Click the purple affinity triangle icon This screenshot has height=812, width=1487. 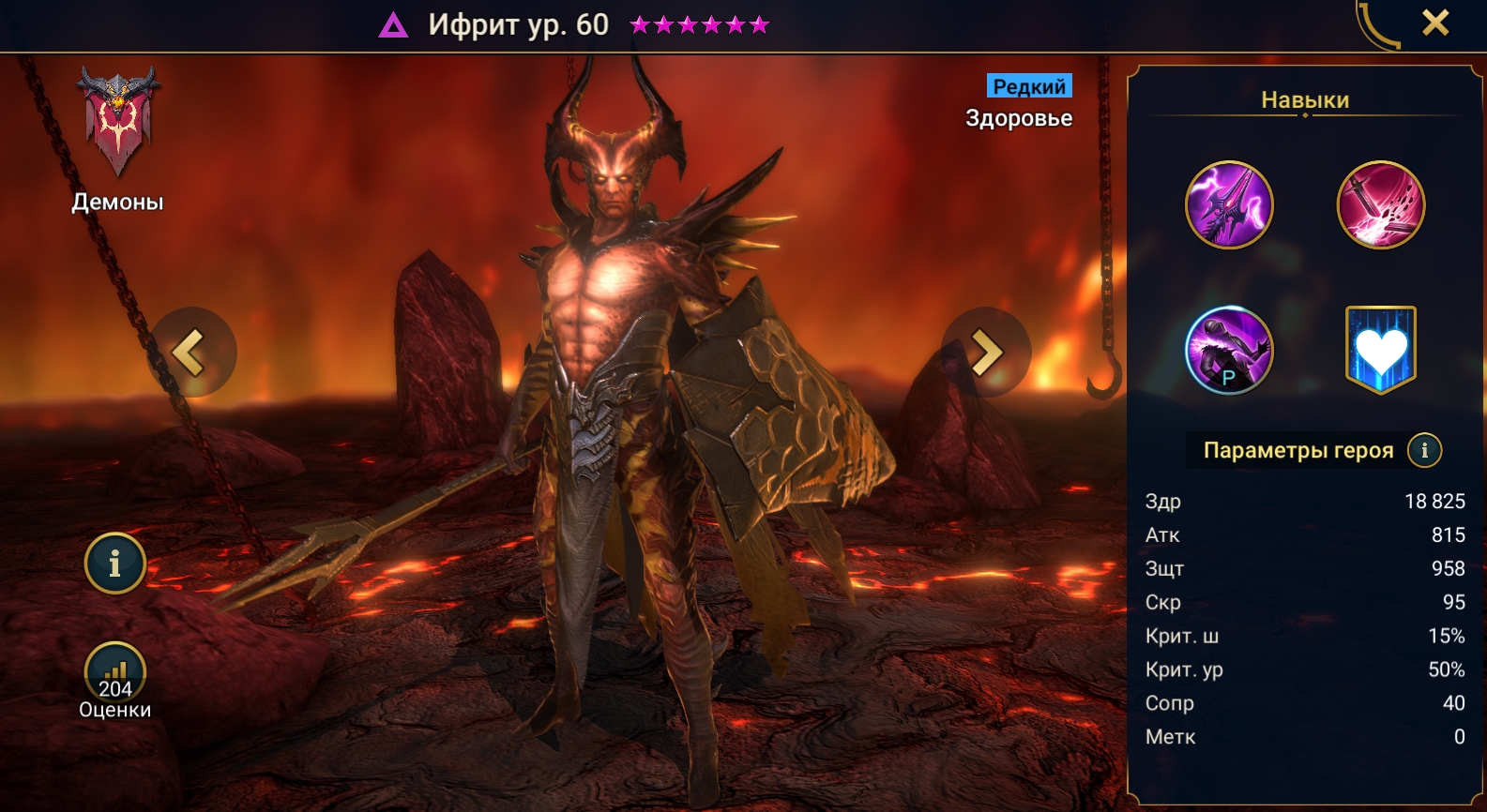click(x=393, y=25)
